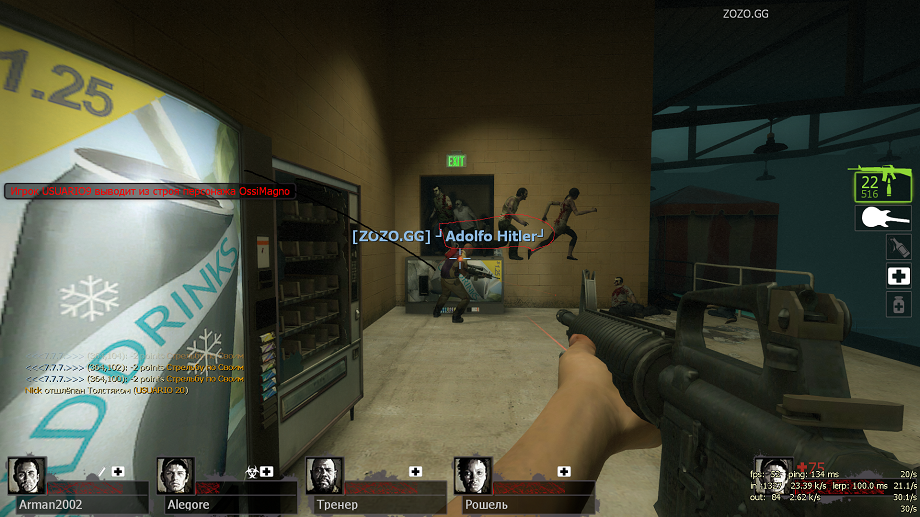Select the Тренер teammate portrait
The width and height of the screenshot is (920, 517).
click(x=325, y=476)
